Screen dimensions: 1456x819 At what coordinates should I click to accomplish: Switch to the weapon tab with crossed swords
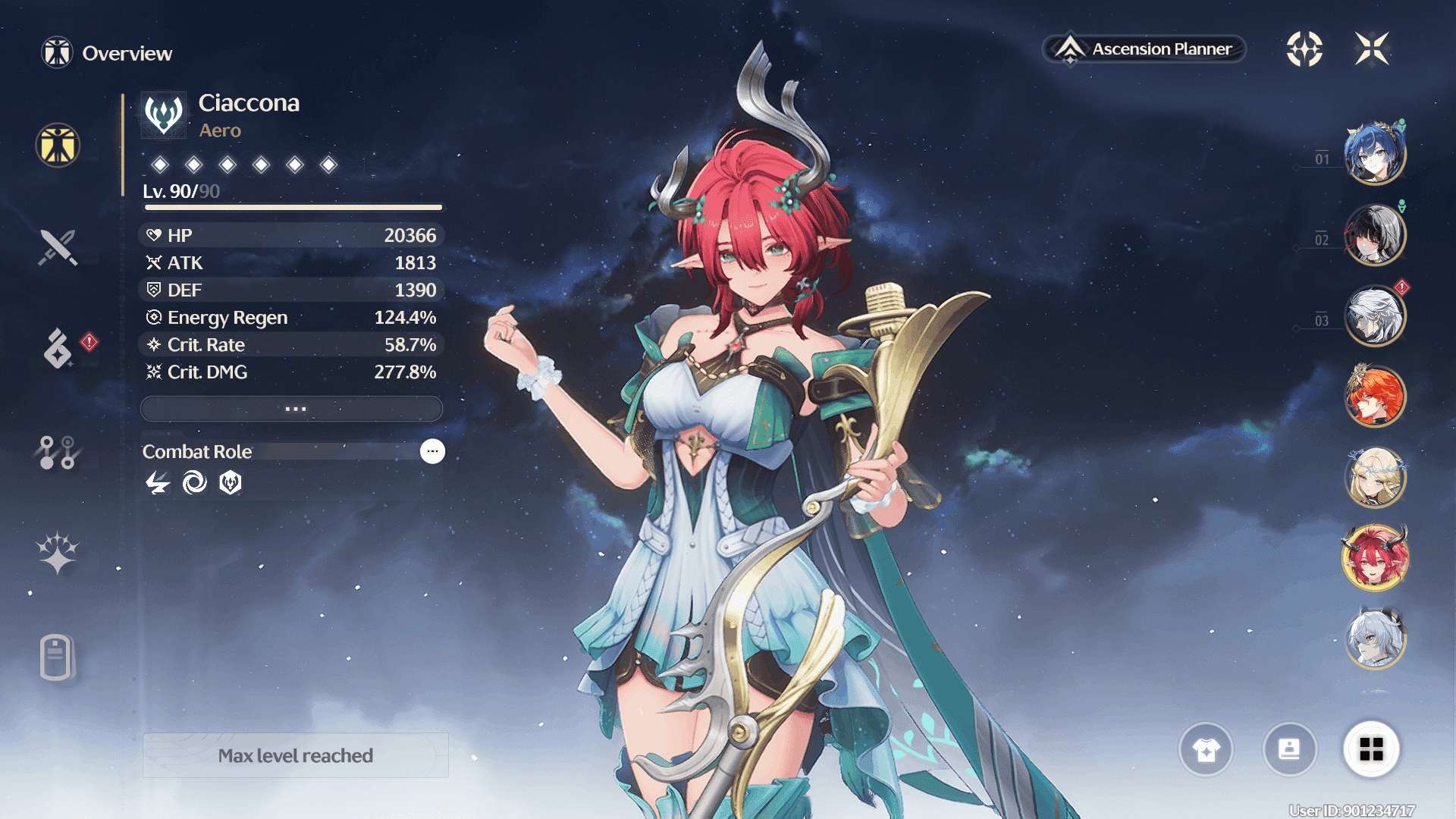coord(58,247)
